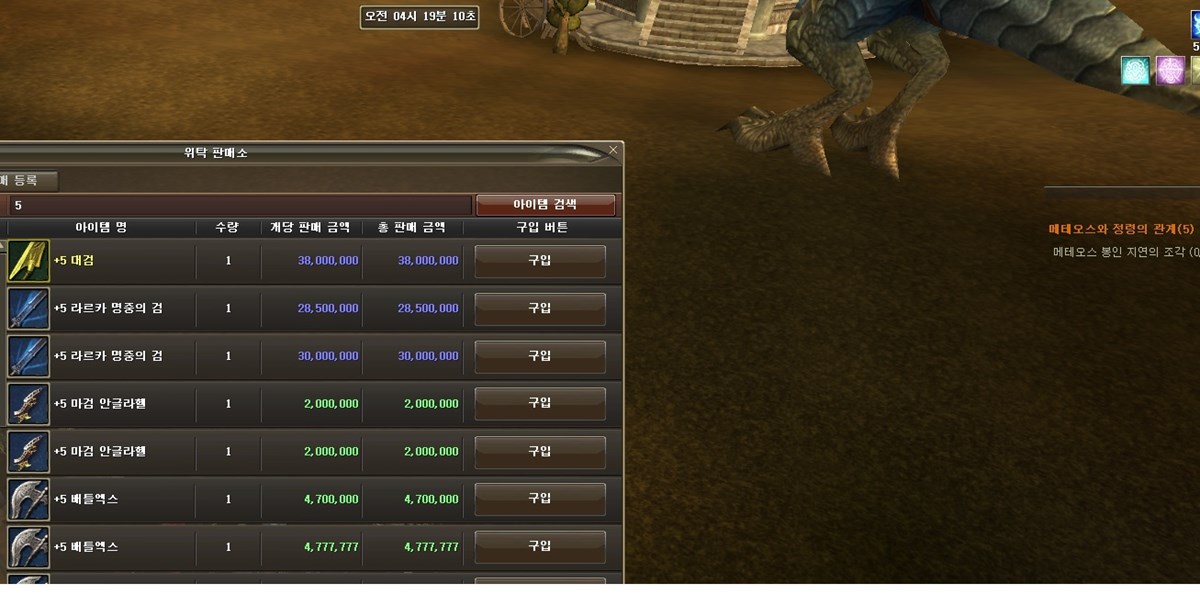Sort by the 총 판매 금액 column
Screen dimensions: 1200x595
(411, 228)
